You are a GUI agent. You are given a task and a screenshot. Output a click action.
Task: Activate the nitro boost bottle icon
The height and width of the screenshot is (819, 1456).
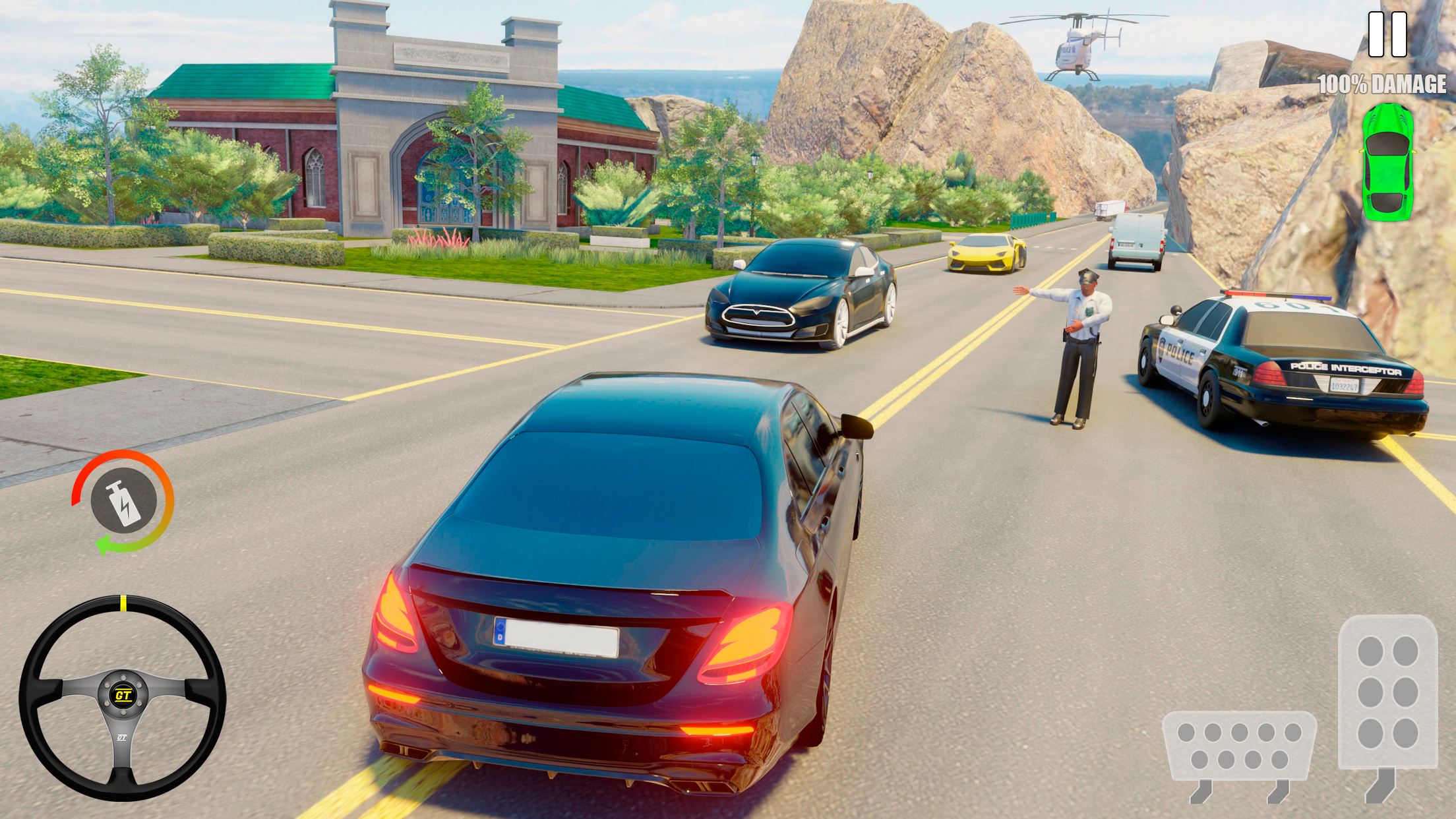point(123,502)
